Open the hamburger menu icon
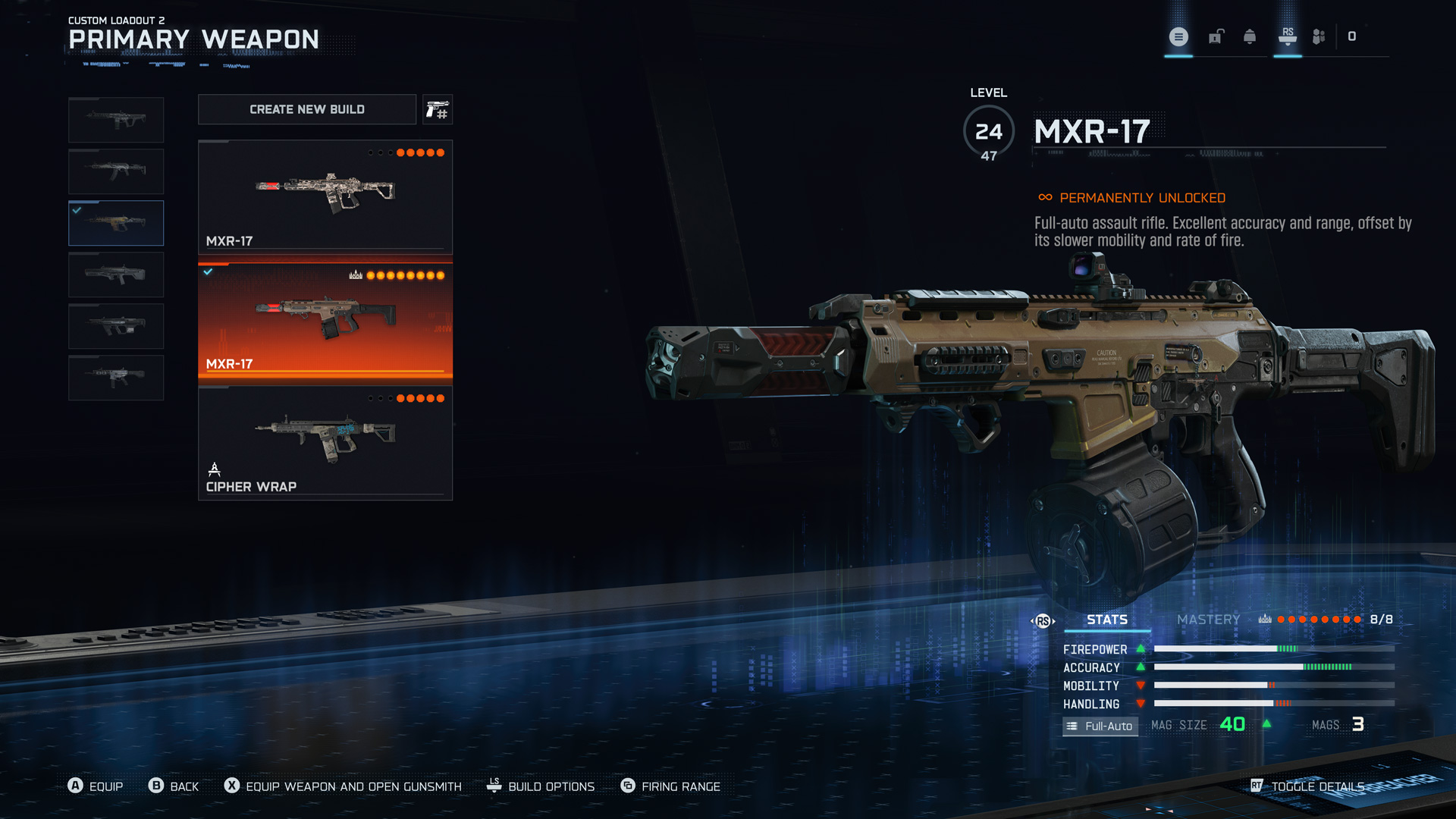This screenshot has height=819, width=1456. click(x=1178, y=36)
